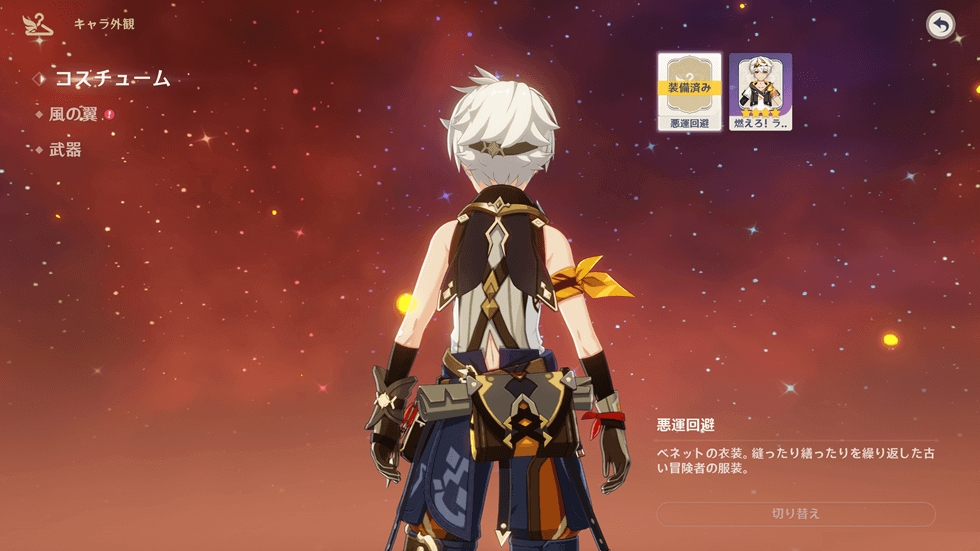Screen dimensions: 980x551
Task: Open the 風の翼 category
Action: click(x=73, y=114)
